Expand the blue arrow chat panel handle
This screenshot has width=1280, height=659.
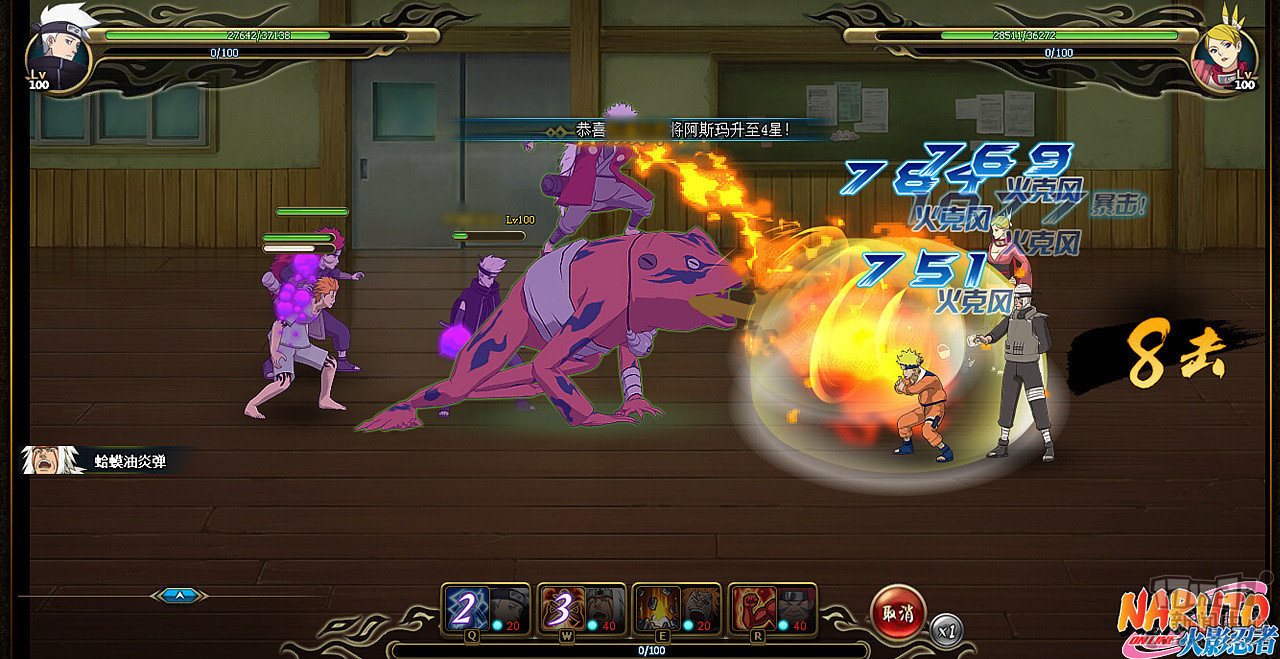pyautogui.click(x=180, y=595)
